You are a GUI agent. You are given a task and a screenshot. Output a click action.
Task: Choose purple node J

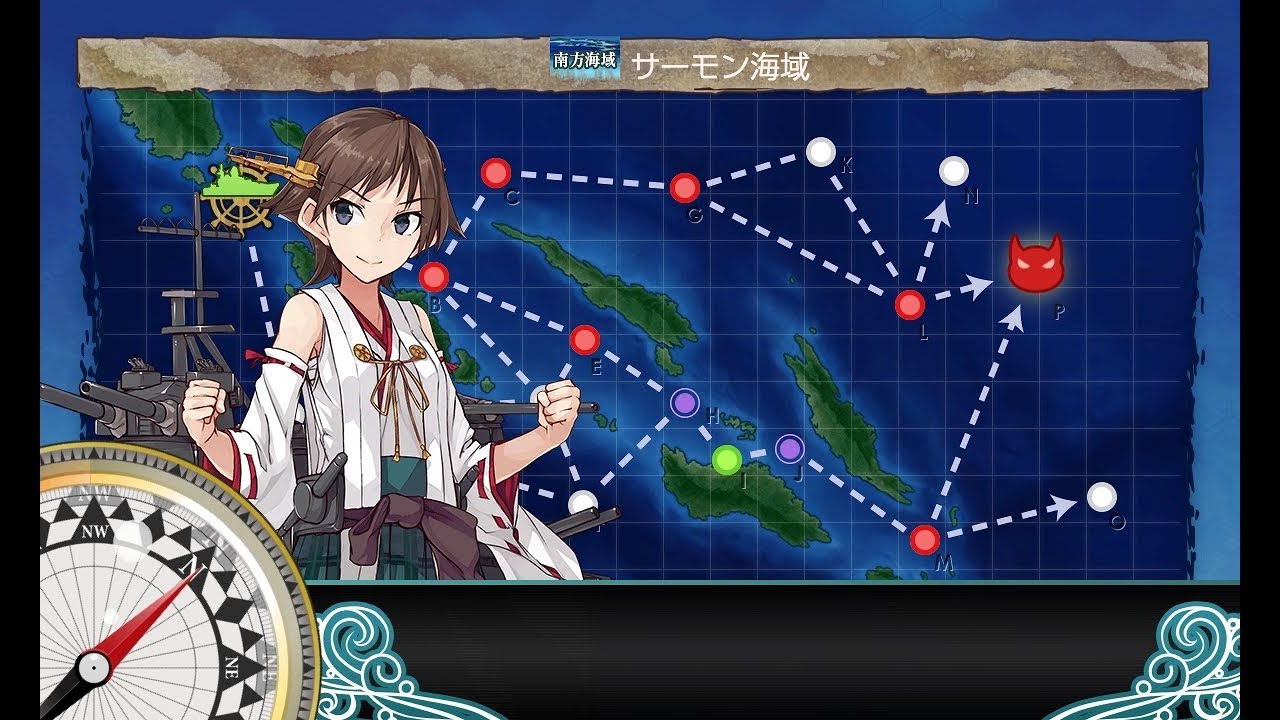click(790, 449)
